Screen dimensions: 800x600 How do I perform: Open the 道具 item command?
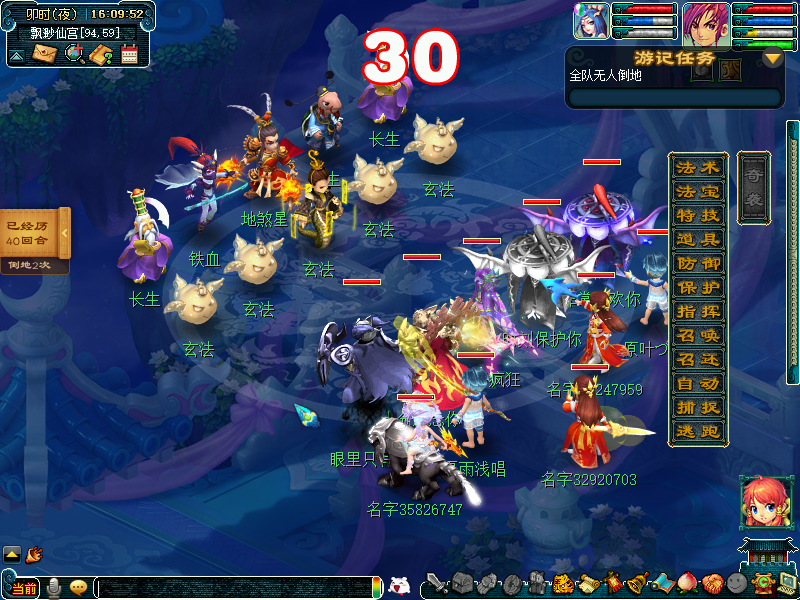pos(697,239)
